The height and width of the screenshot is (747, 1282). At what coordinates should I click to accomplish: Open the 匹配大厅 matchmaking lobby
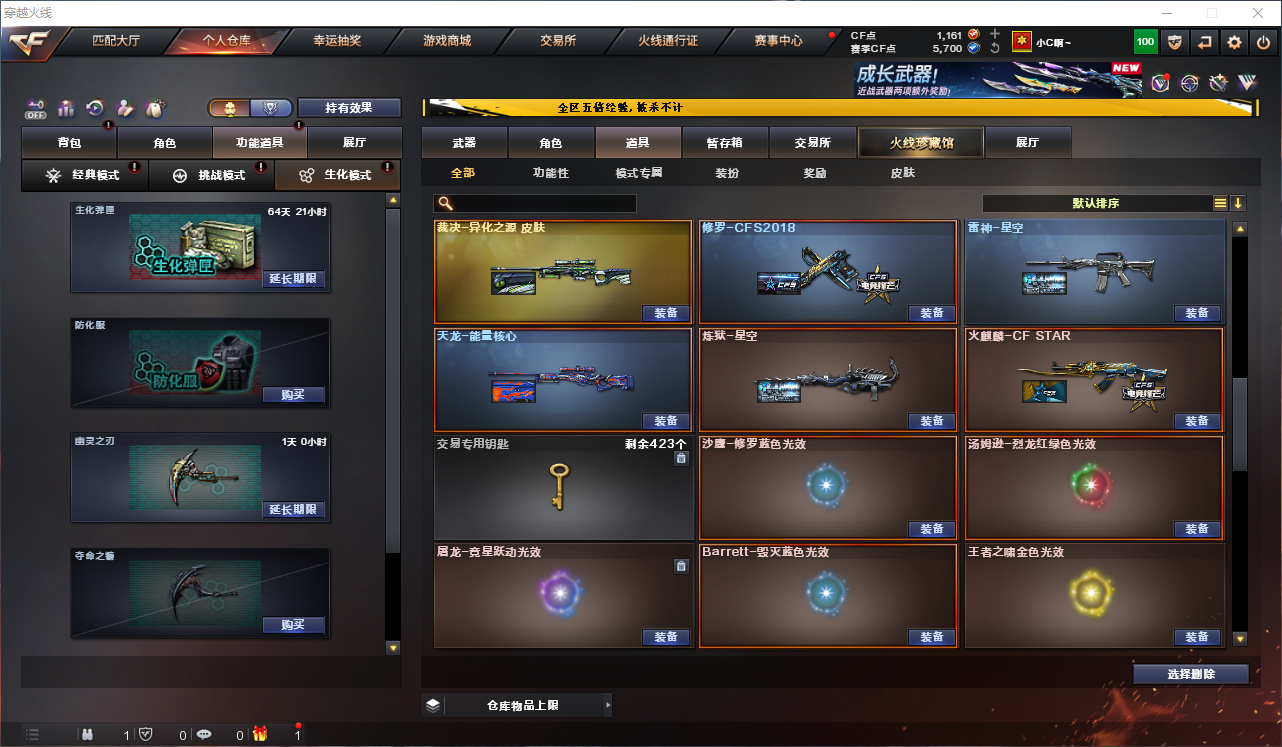point(116,41)
